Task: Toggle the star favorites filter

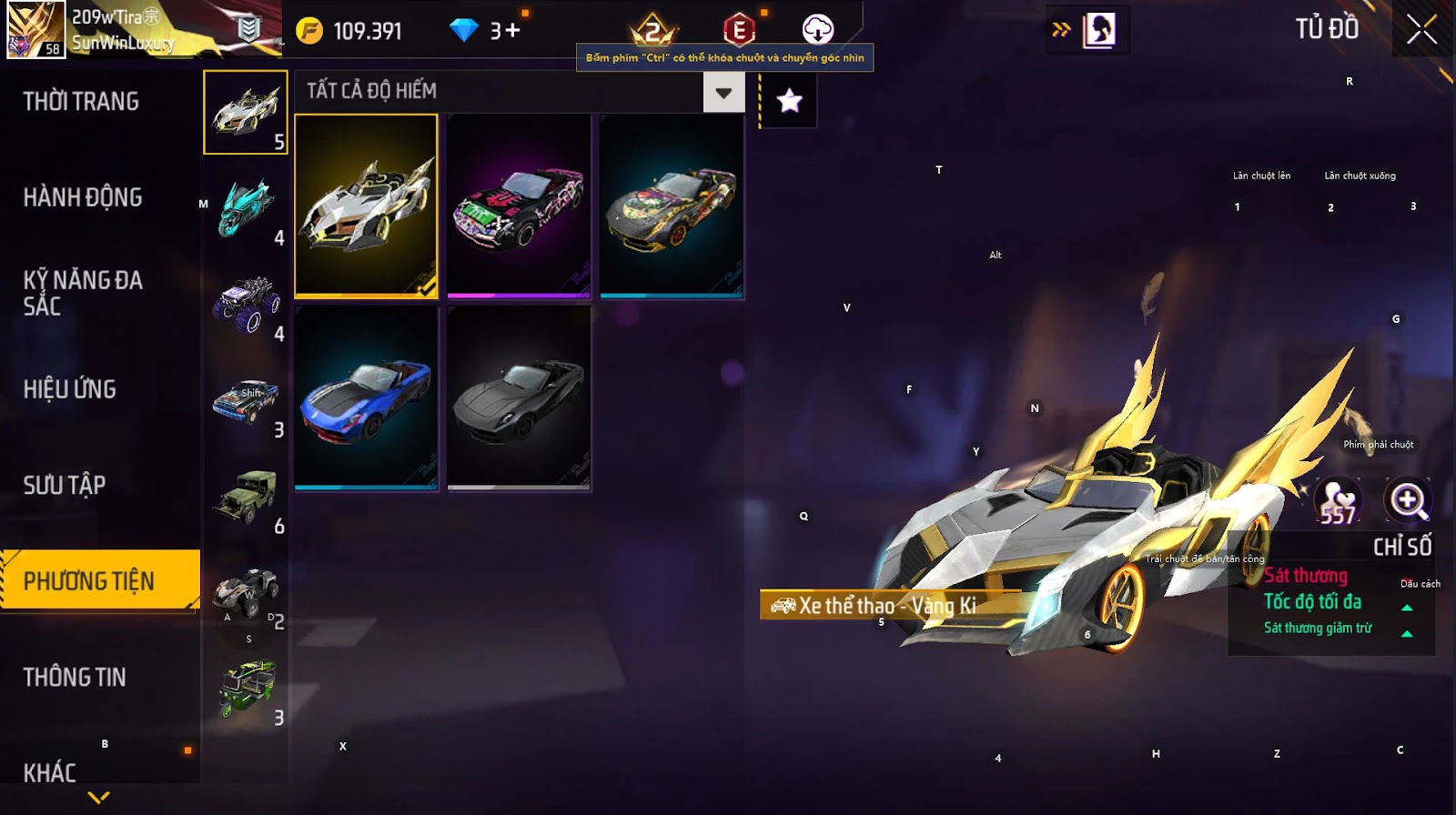Action: [789, 101]
